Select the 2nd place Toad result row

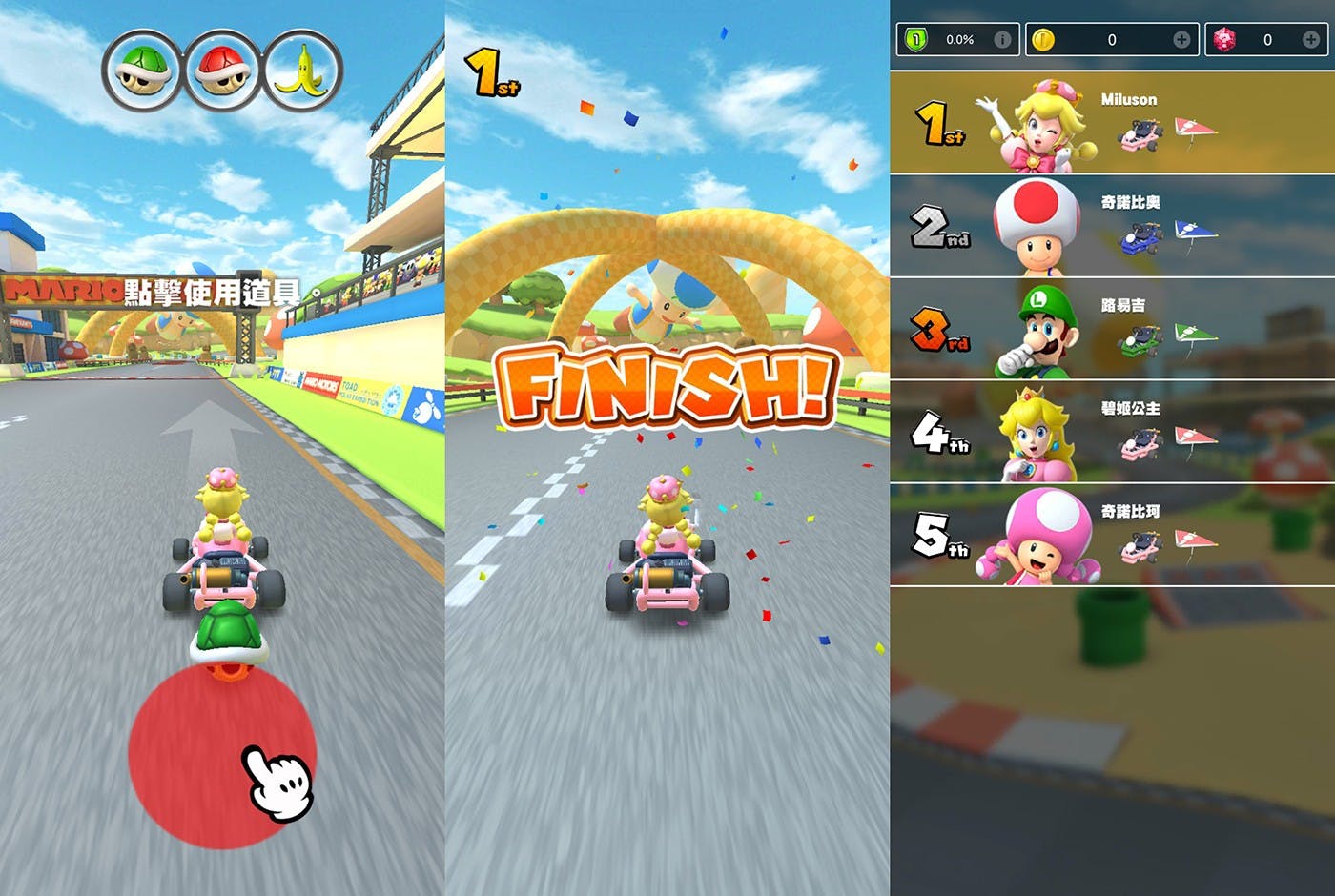coord(1112,226)
